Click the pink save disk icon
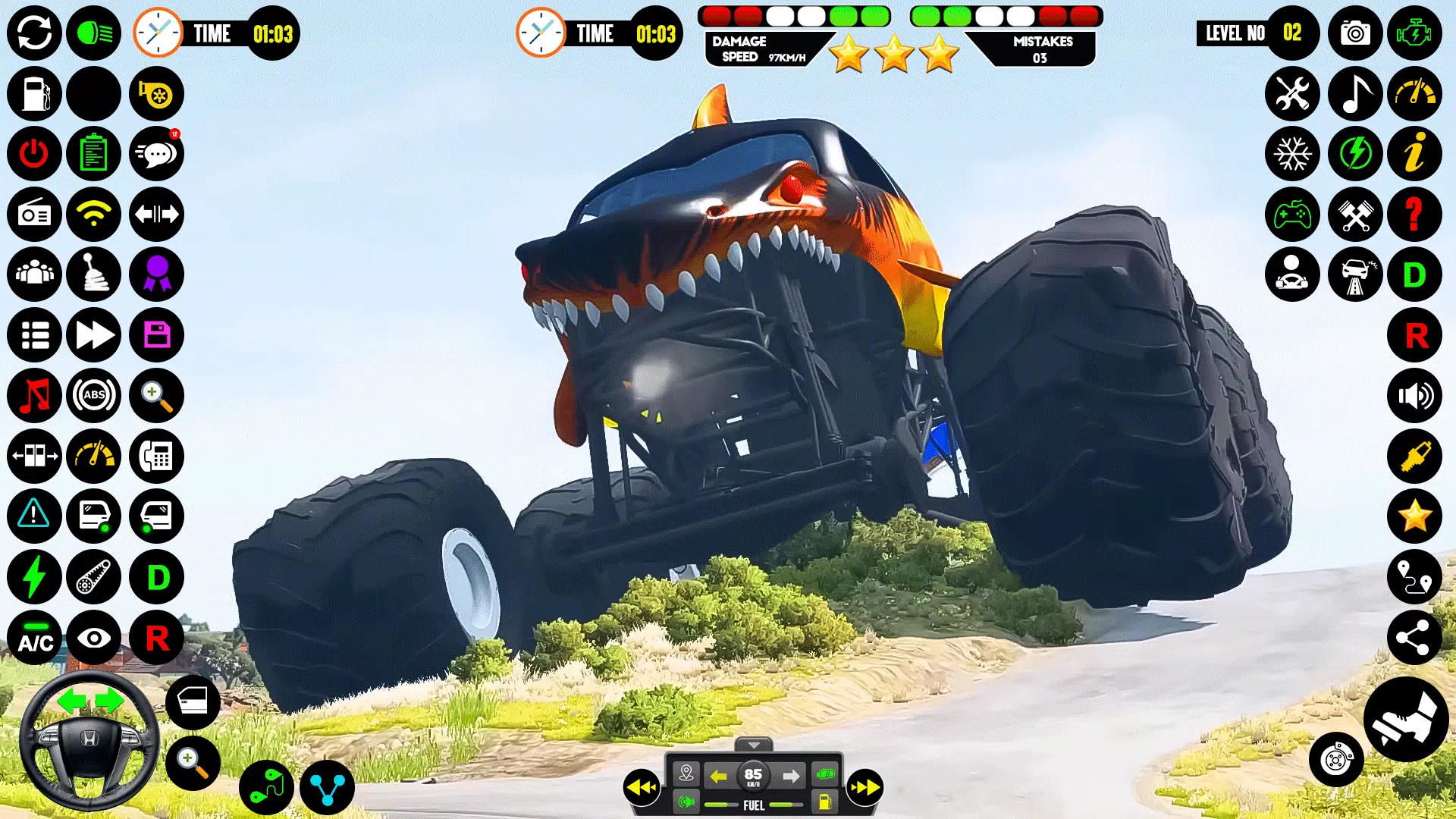This screenshot has width=1456, height=819. (157, 334)
